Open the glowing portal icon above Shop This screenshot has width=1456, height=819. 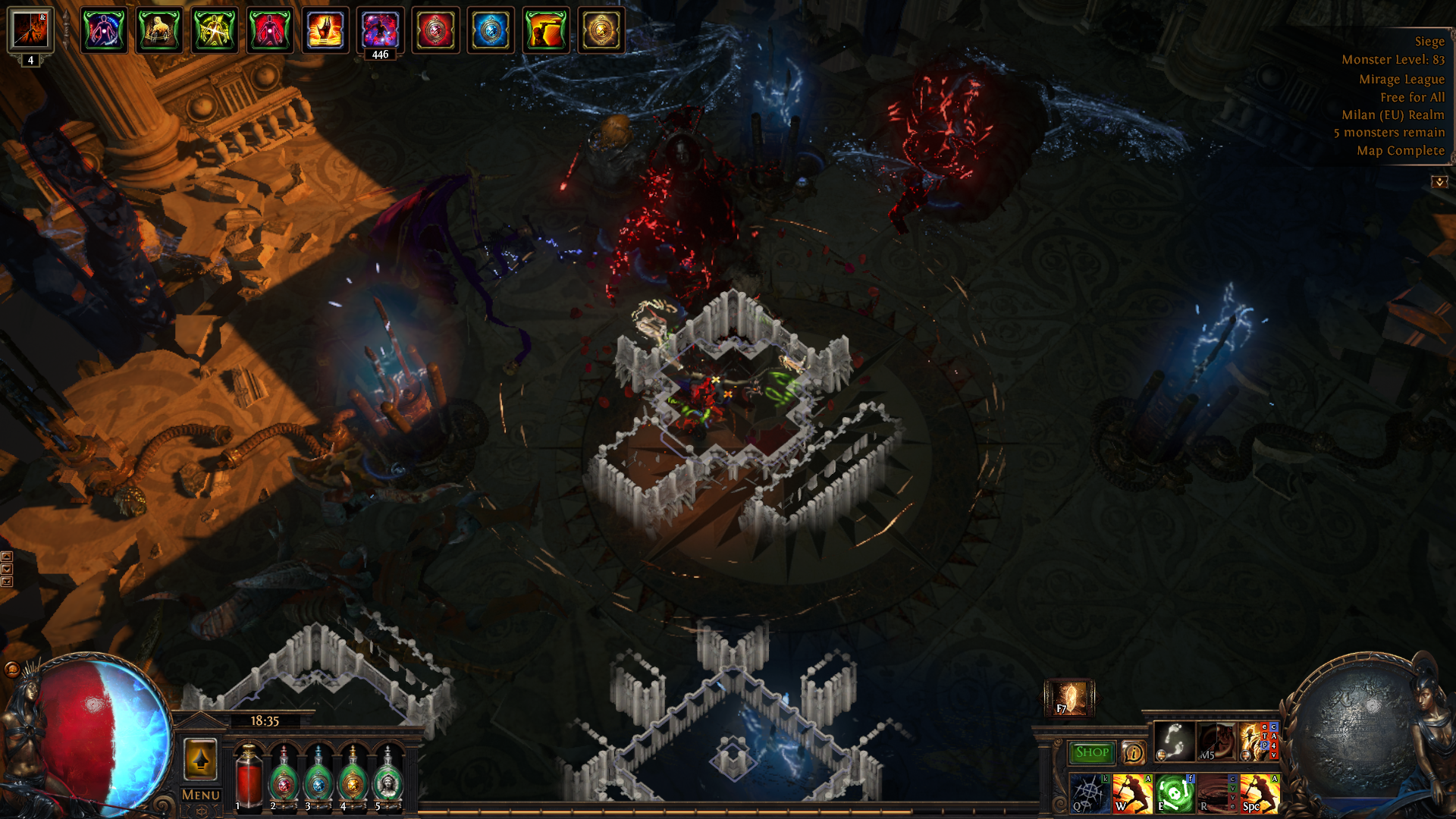(1069, 698)
